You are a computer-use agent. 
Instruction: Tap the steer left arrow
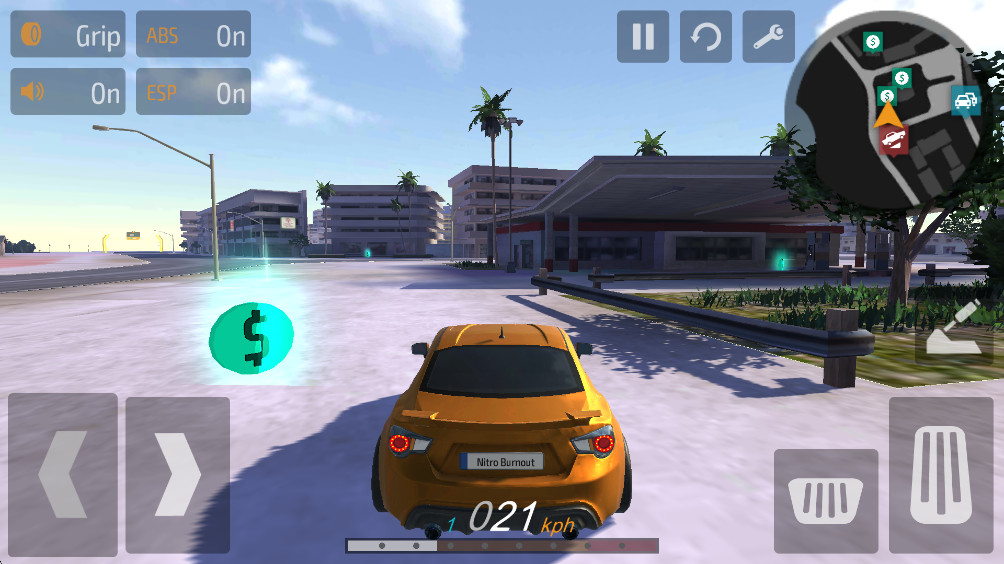tap(62, 473)
